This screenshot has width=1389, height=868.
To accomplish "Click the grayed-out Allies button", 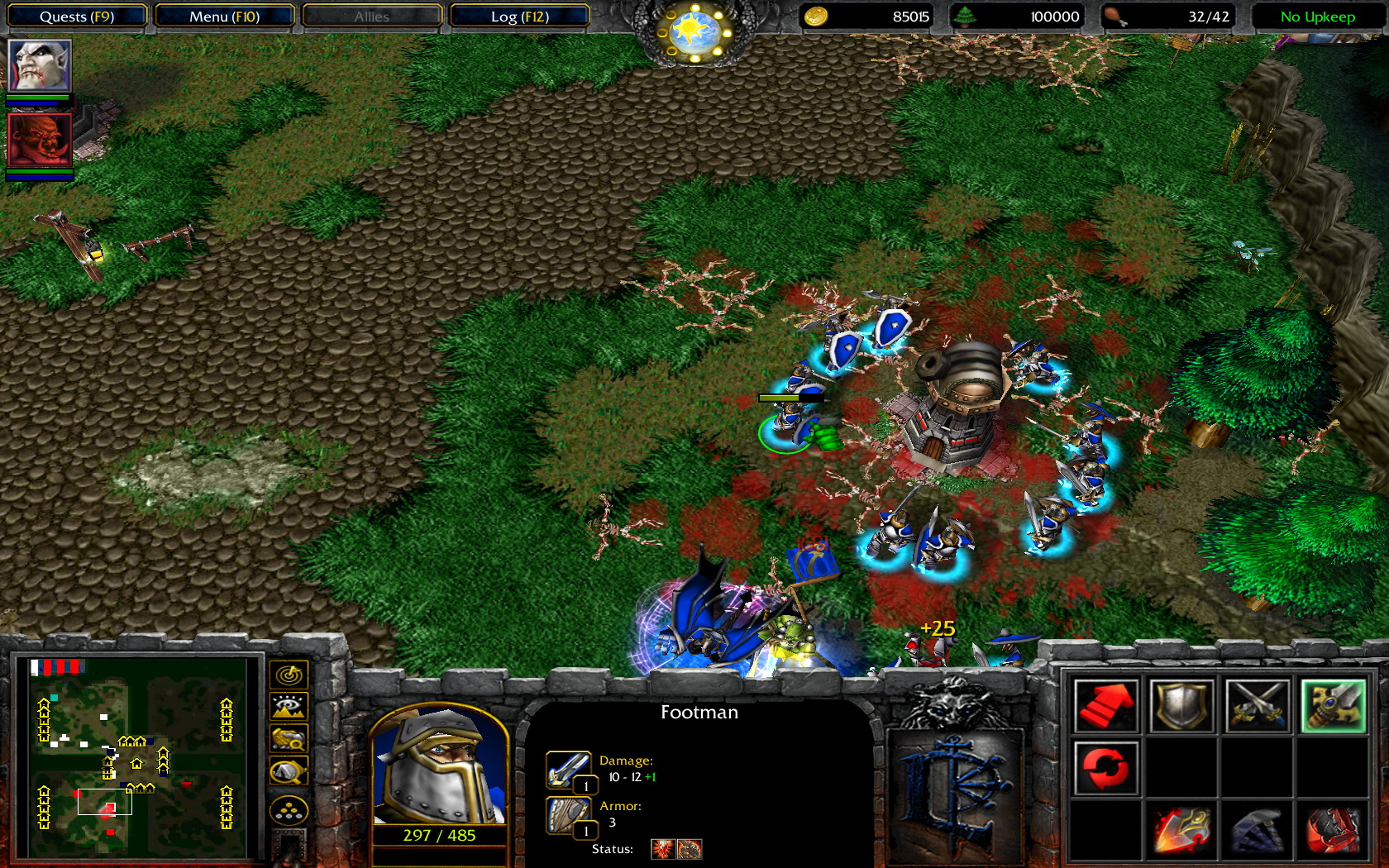I will click(x=370, y=16).
